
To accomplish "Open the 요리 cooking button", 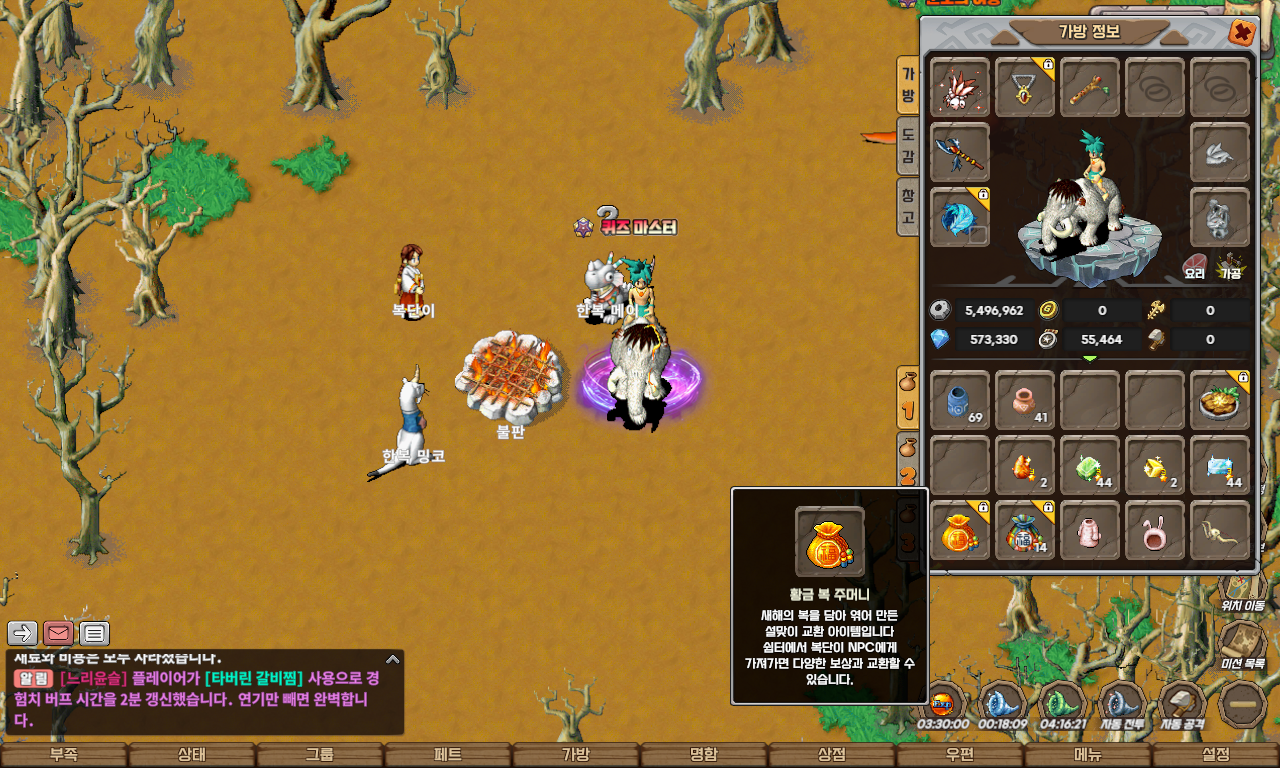I will [x=1195, y=267].
